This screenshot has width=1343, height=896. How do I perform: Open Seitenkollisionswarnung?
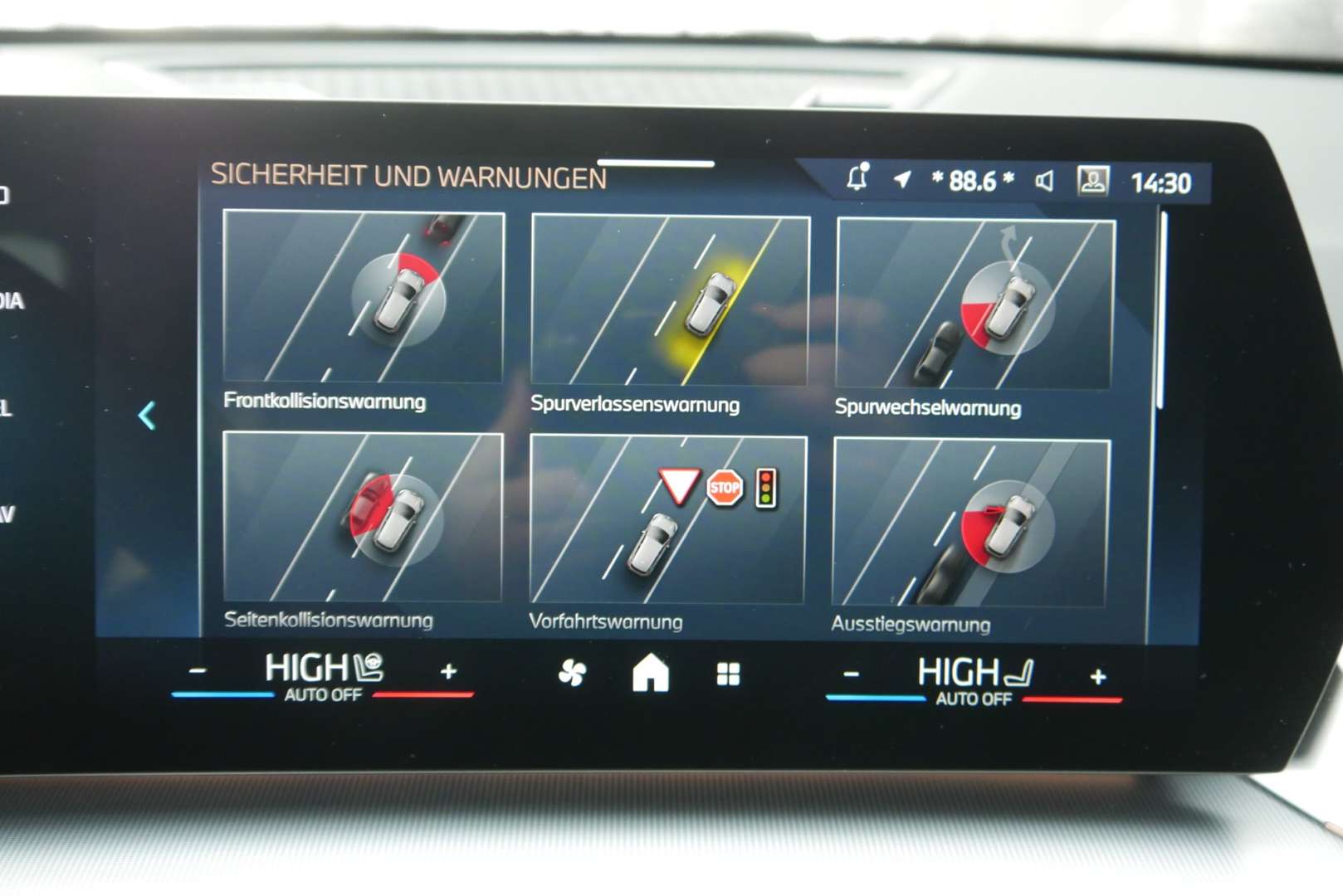364,523
